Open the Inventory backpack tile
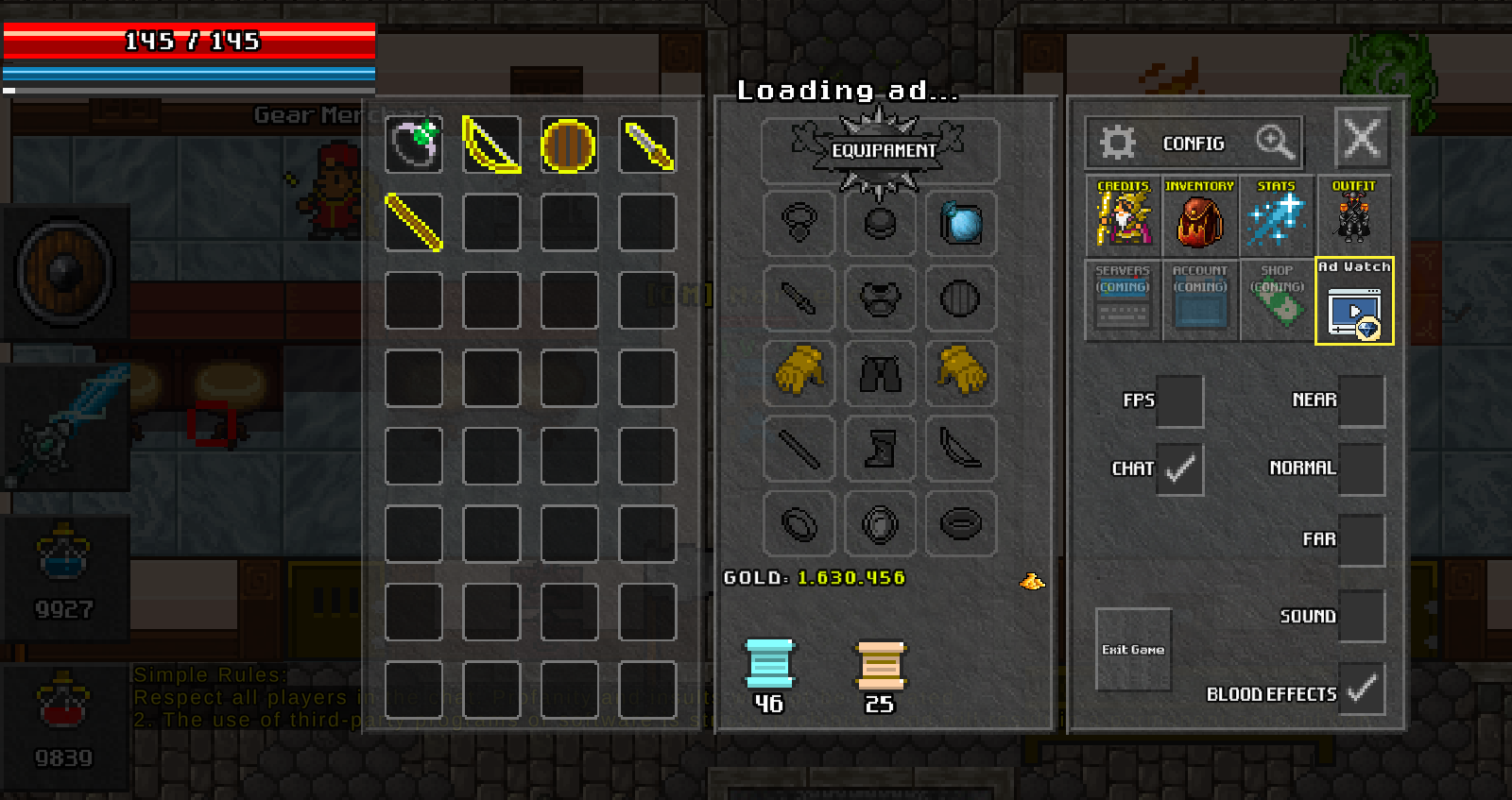This screenshot has width=1512, height=800. (x=1199, y=213)
